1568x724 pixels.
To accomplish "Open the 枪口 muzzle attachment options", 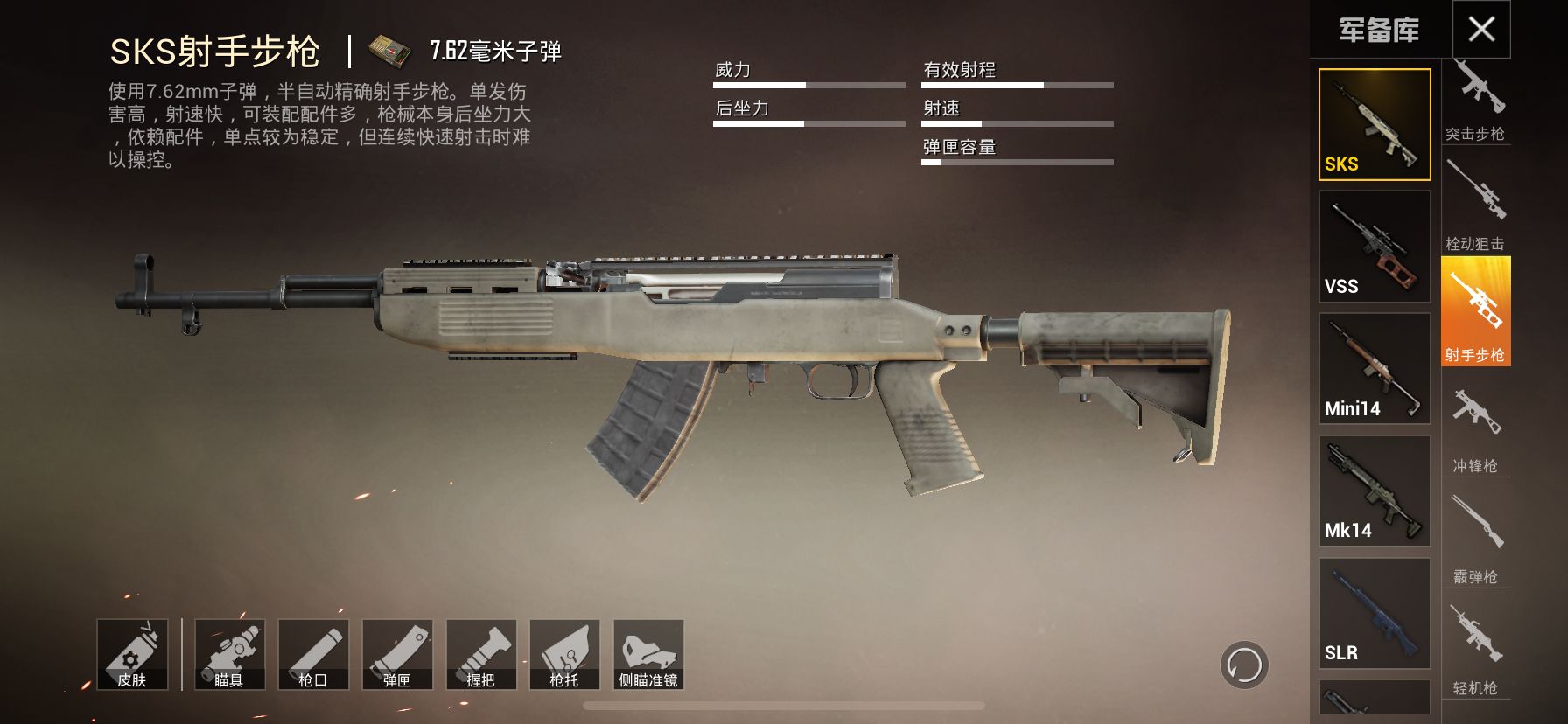I will (315, 656).
